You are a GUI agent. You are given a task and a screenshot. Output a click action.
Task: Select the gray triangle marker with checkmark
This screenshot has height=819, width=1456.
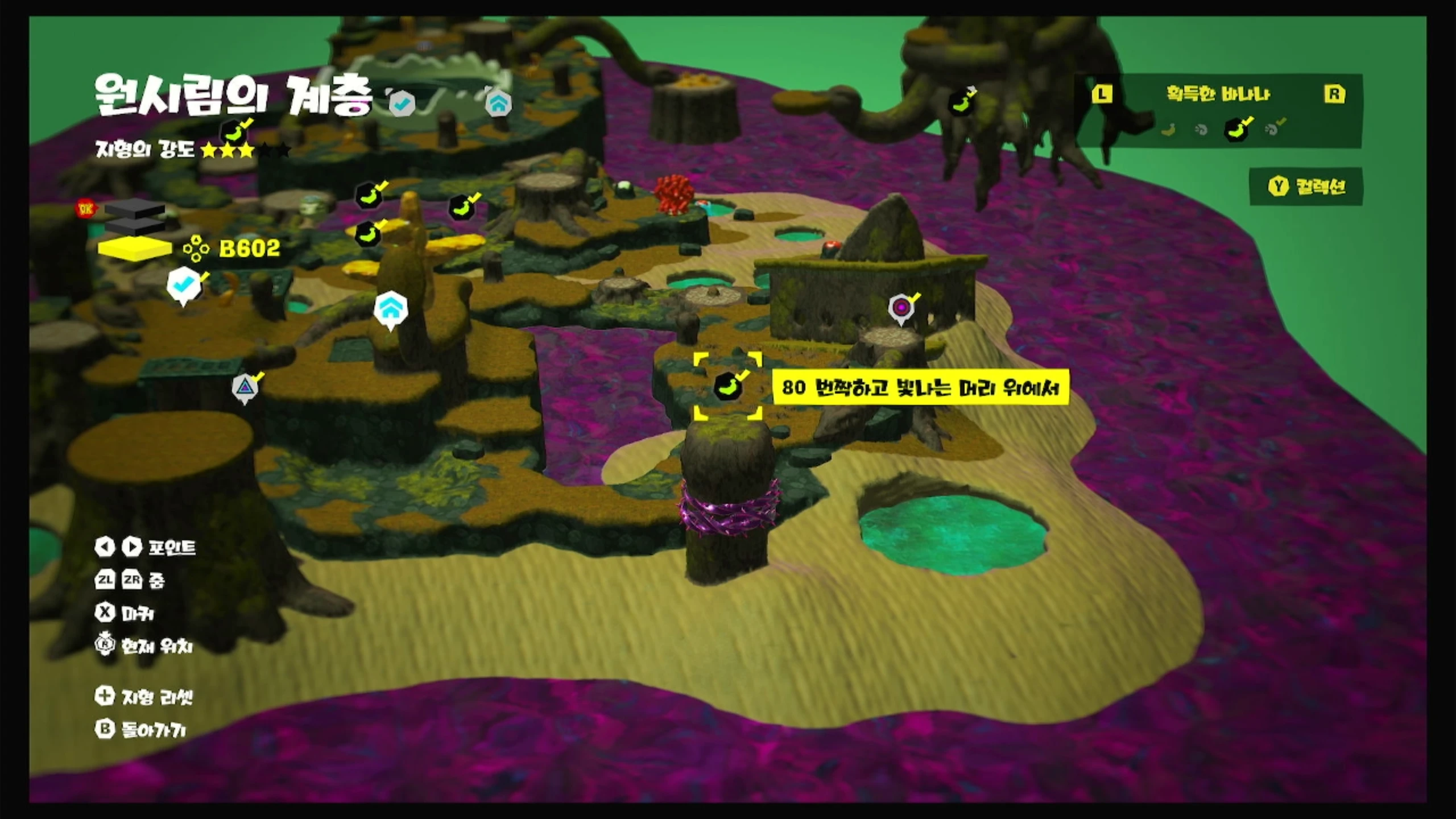coord(245,388)
